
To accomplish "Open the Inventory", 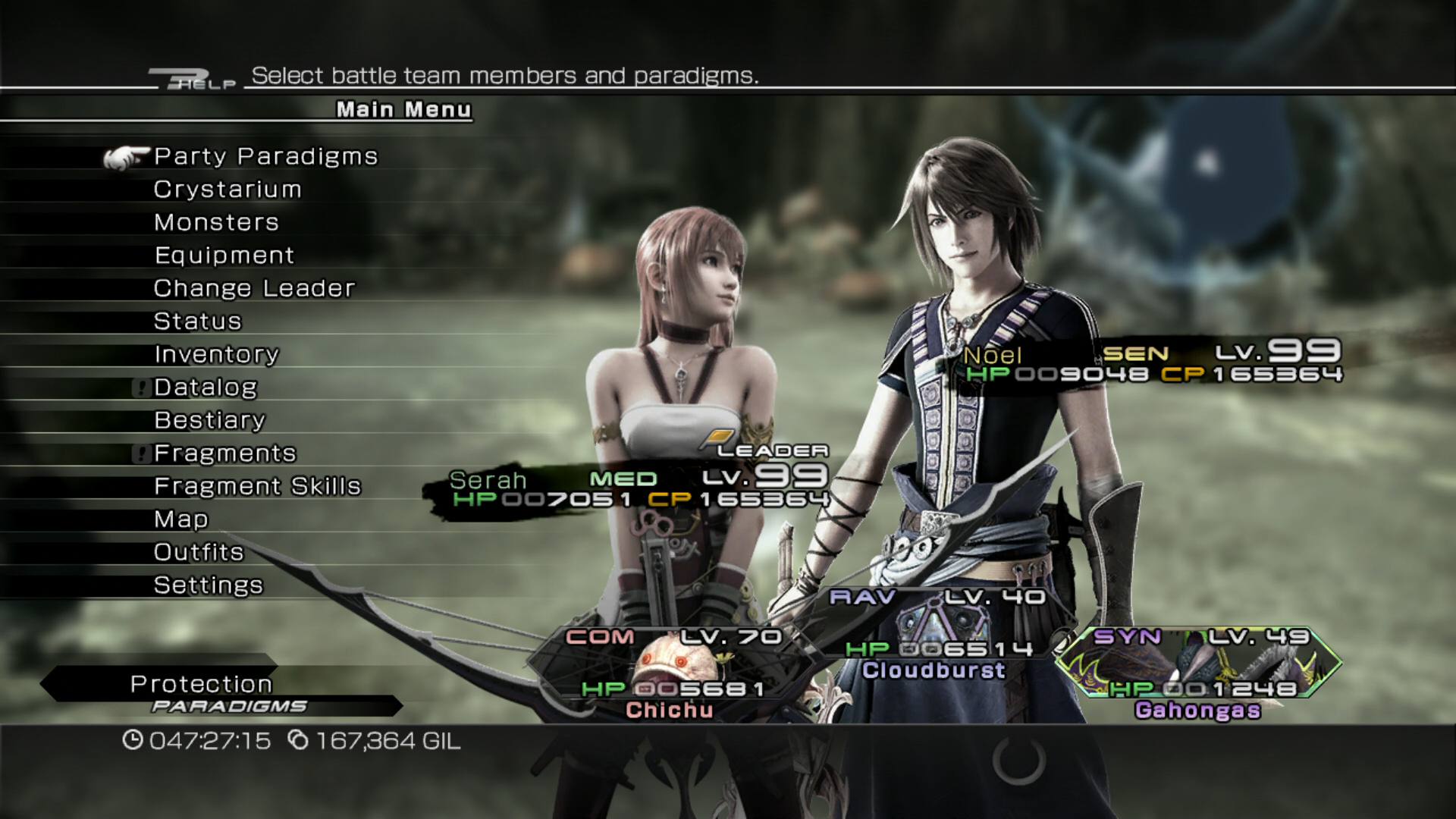I will tap(216, 355).
